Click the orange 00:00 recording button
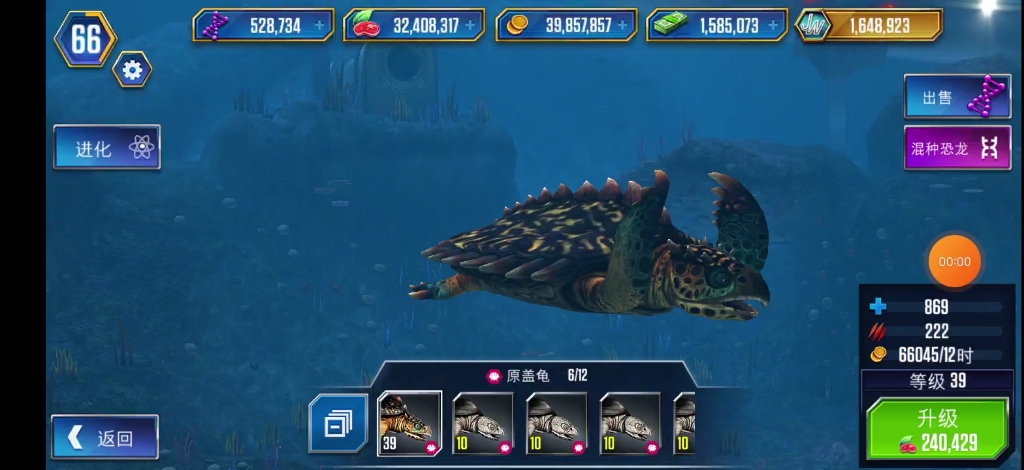 [x=955, y=262]
